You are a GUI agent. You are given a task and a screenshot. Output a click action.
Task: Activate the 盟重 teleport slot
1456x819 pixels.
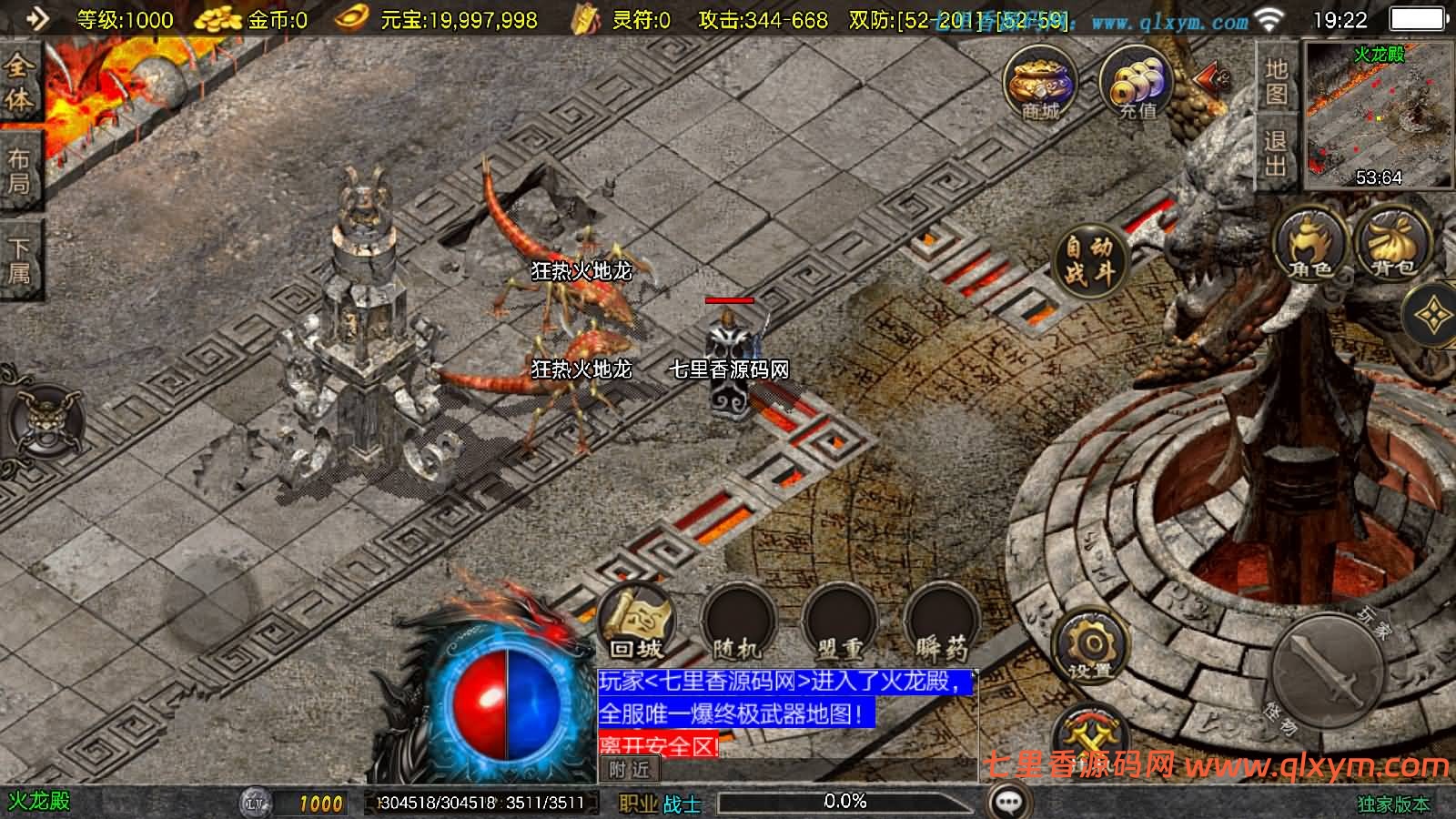(x=839, y=622)
